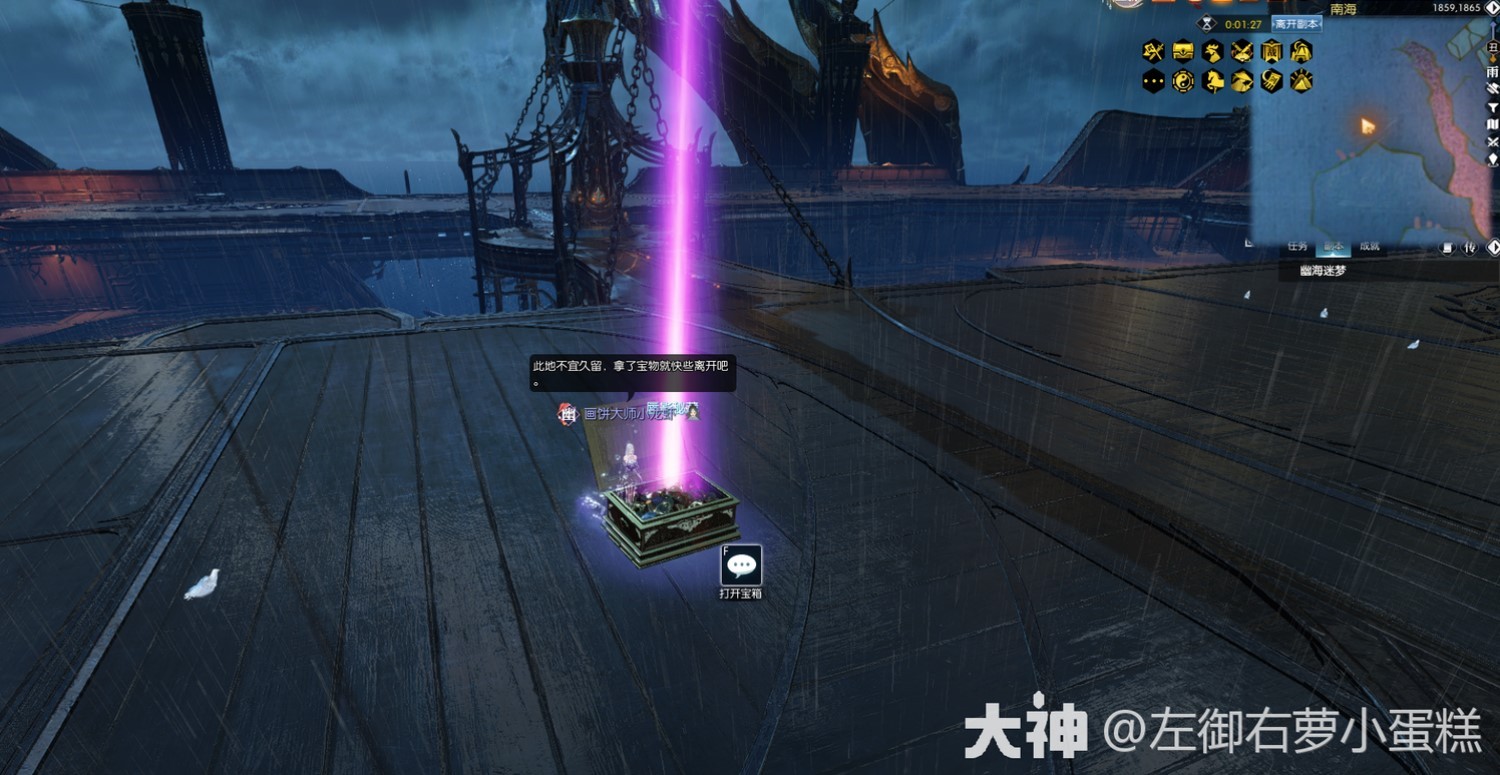Switch to the 副本 dungeon tab
The width and height of the screenshot is (1500, 775).
[1332, 246]
